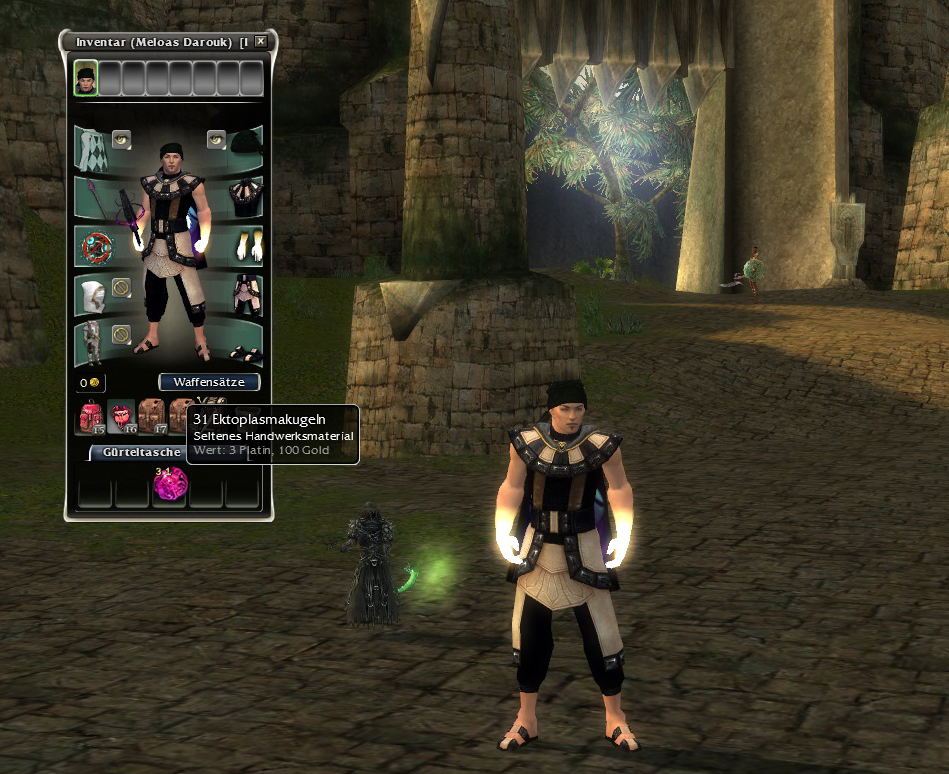Close the Inventar window
Image resolution: width=949 pixels, height=774 pixels.
(261, 42)
